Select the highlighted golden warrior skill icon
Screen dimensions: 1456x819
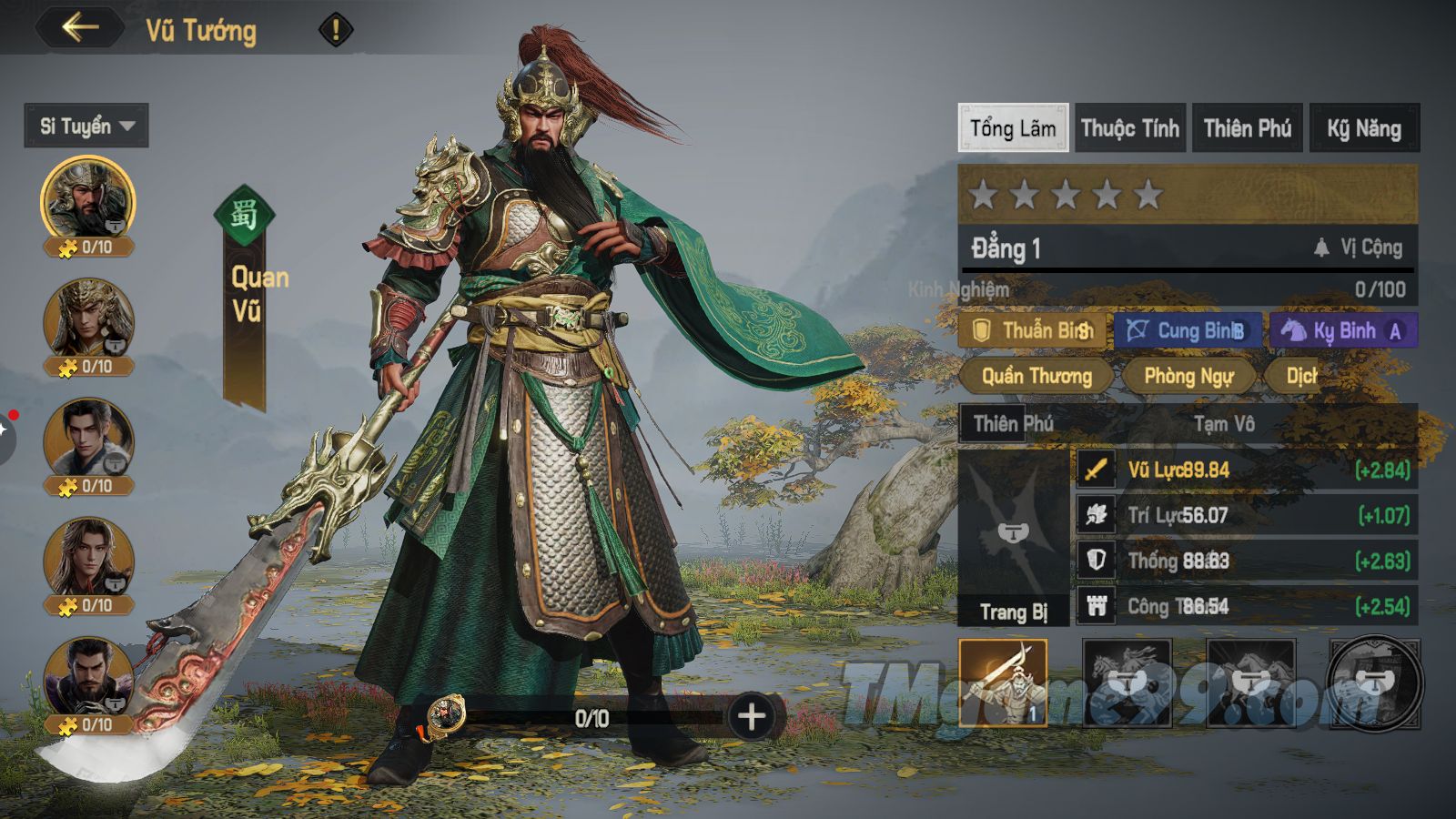coord(1003,682)
